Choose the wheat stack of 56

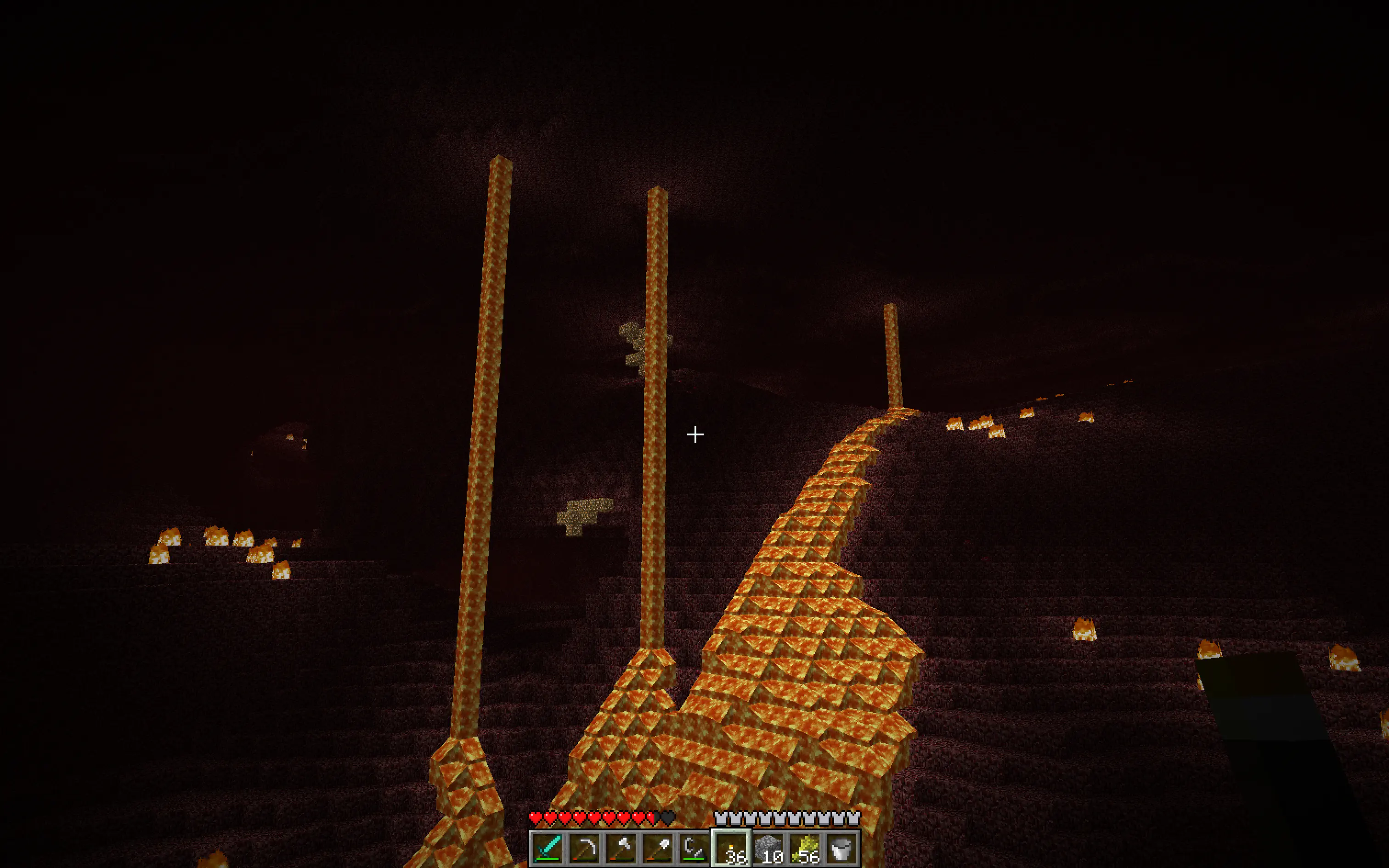[805, 847]
